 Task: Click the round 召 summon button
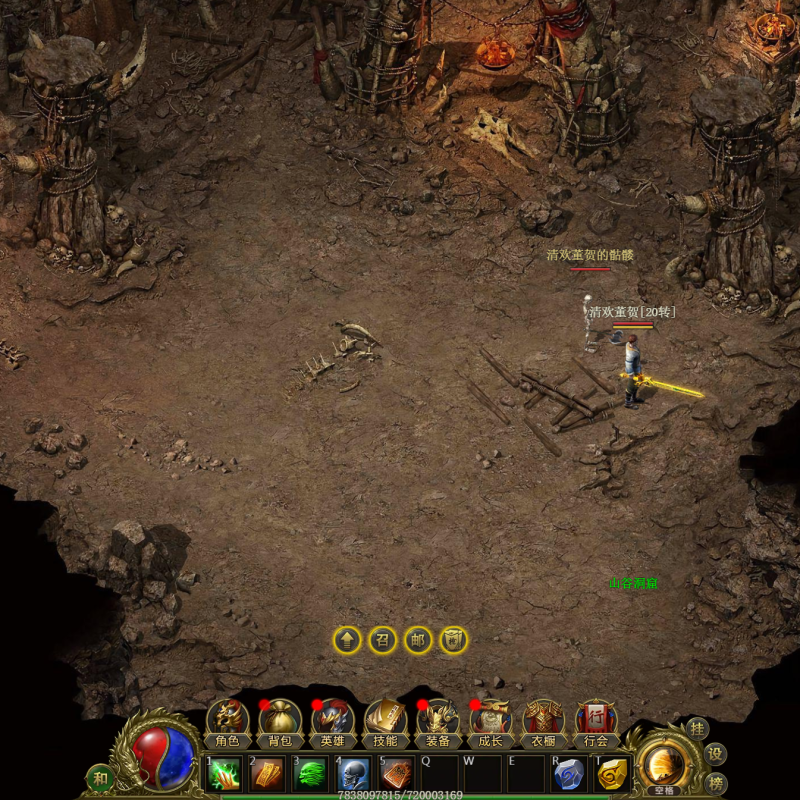coord(382,640)
